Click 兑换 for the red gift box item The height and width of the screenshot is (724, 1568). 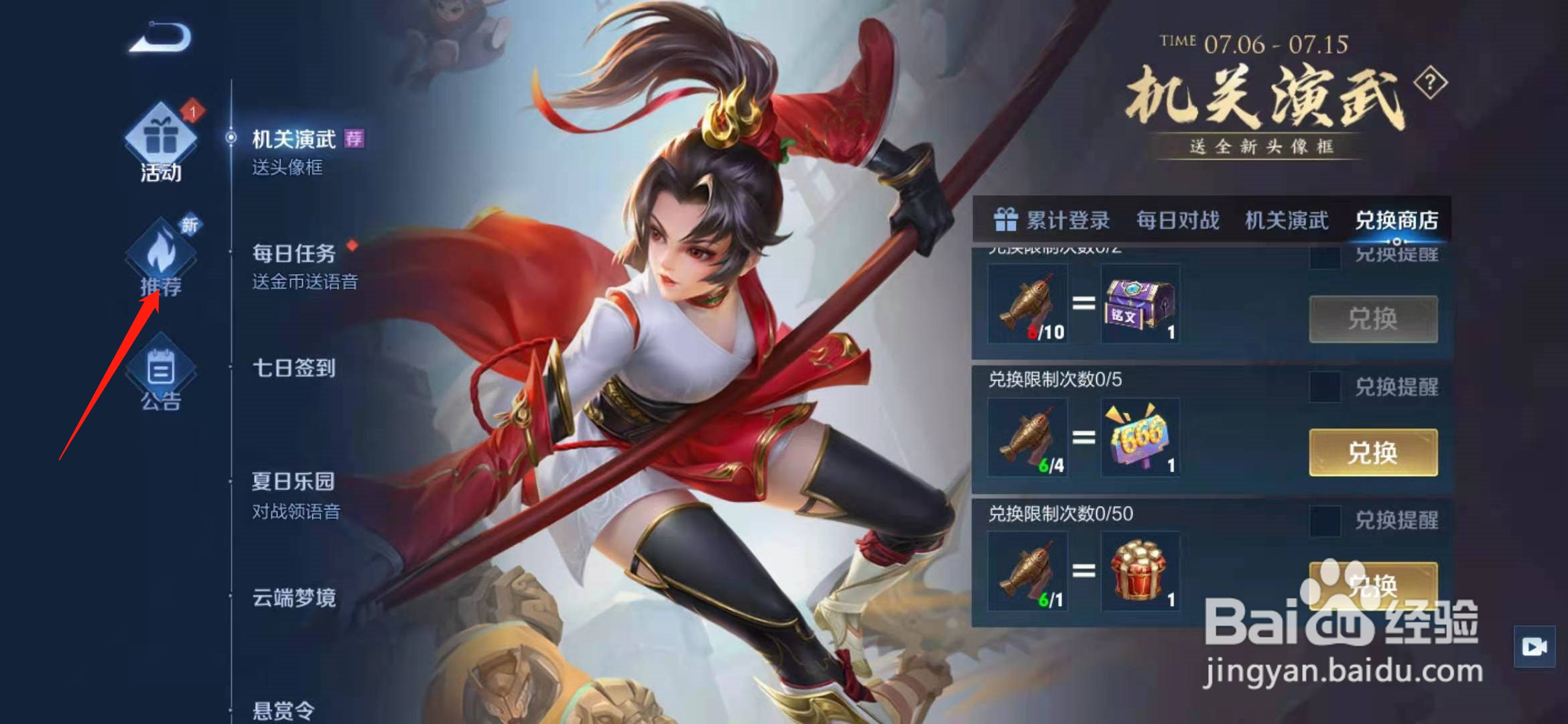1373,587
